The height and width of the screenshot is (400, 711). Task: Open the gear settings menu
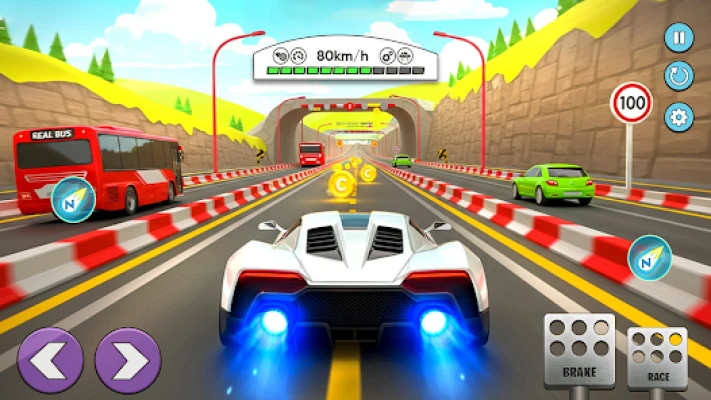point(679,116)
